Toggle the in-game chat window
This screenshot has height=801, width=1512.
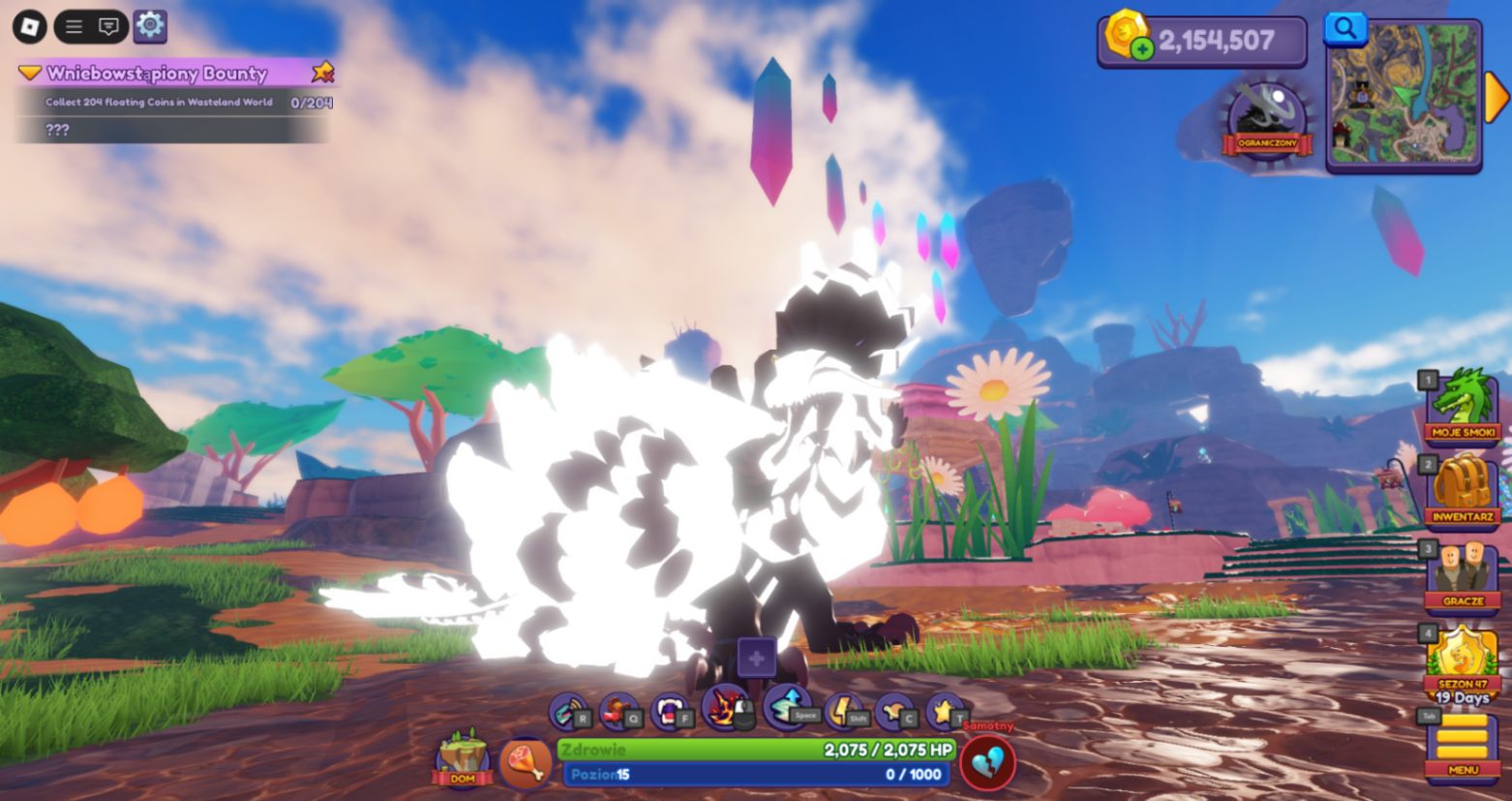pyautogui.click(x=106, y=27)
